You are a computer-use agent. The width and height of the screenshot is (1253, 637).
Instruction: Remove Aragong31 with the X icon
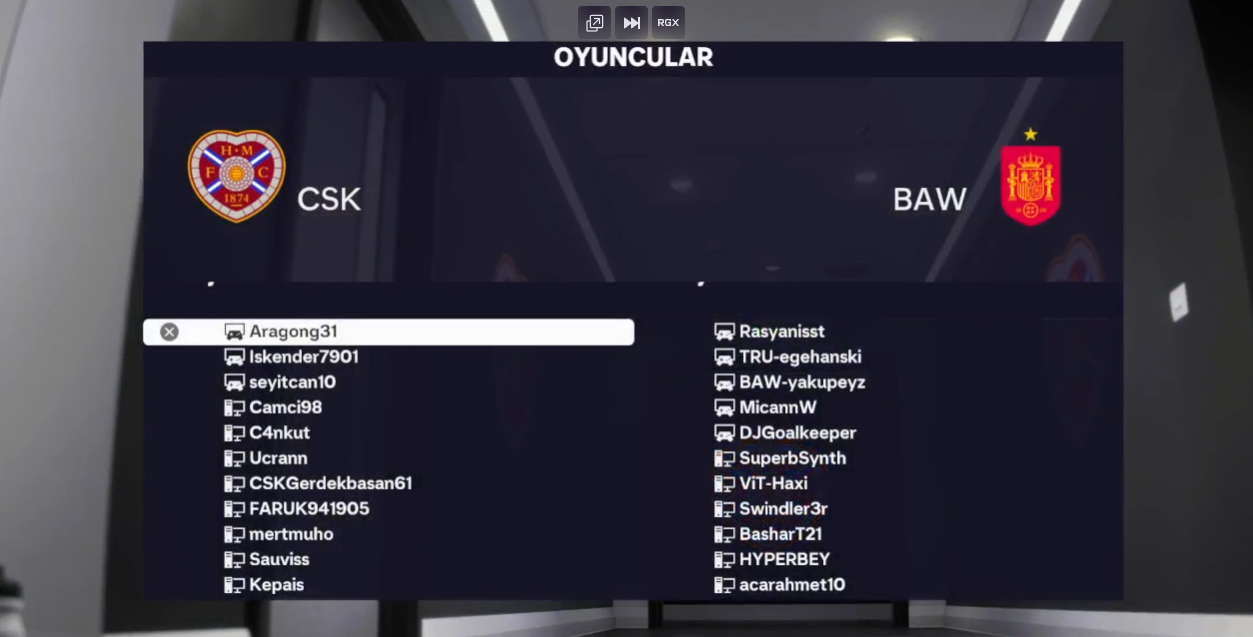click(169, 332)
